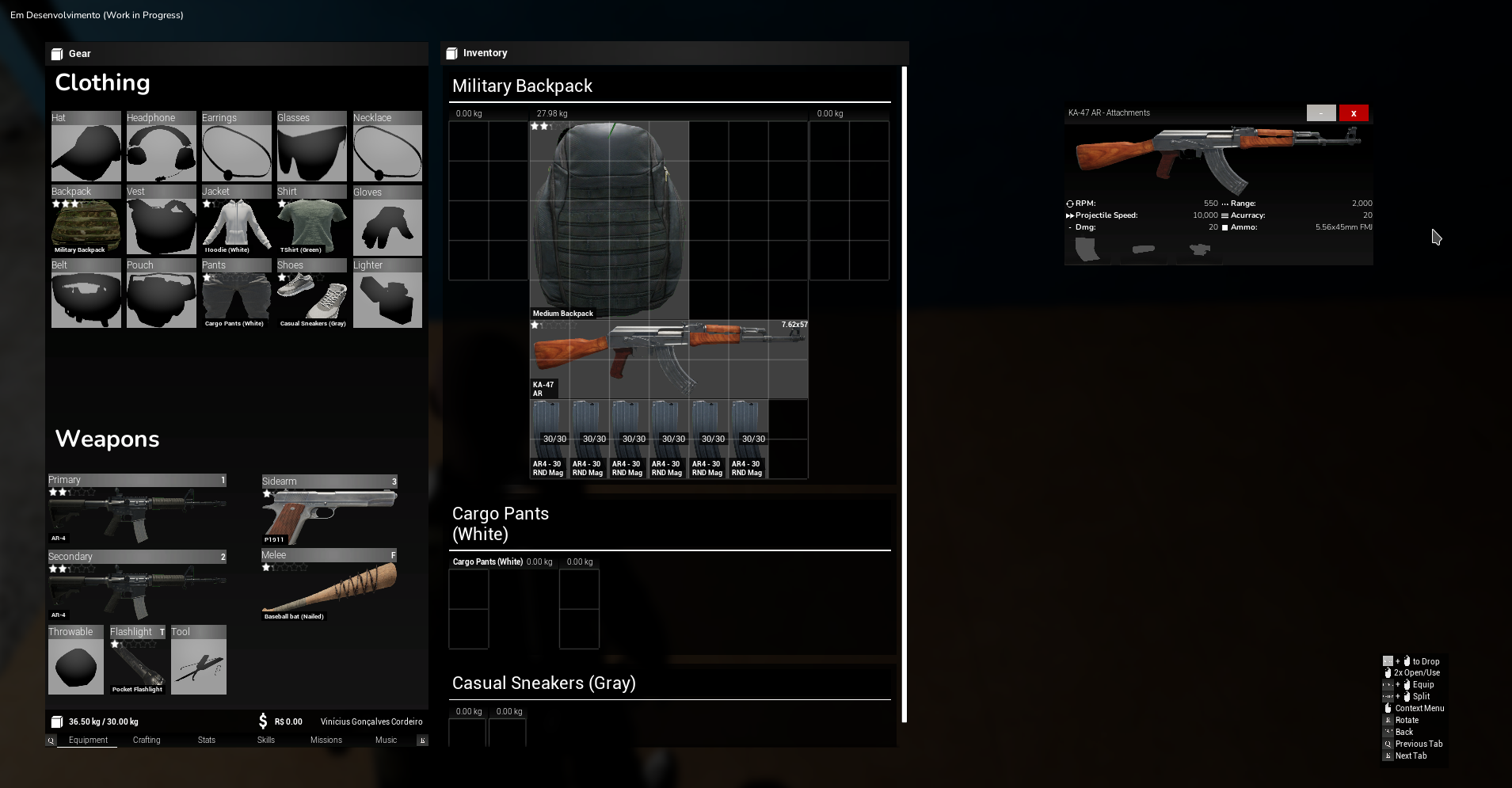Select the equipped Military Backpack slot

tap(86, 222)
